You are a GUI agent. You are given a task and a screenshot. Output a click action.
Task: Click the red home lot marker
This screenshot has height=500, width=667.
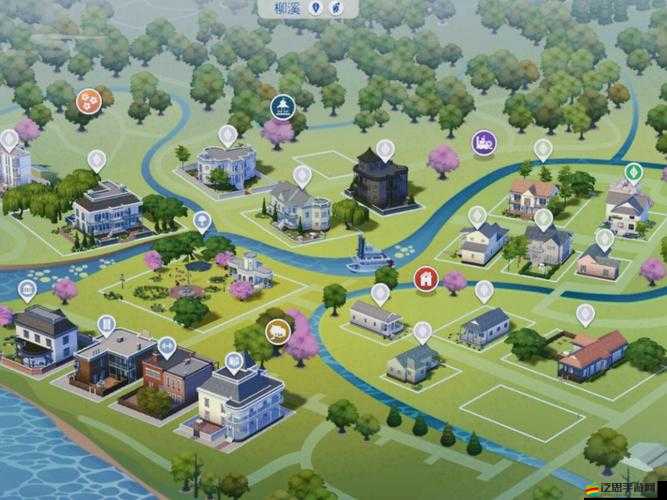pyautogui.click(x=426, y=277)
